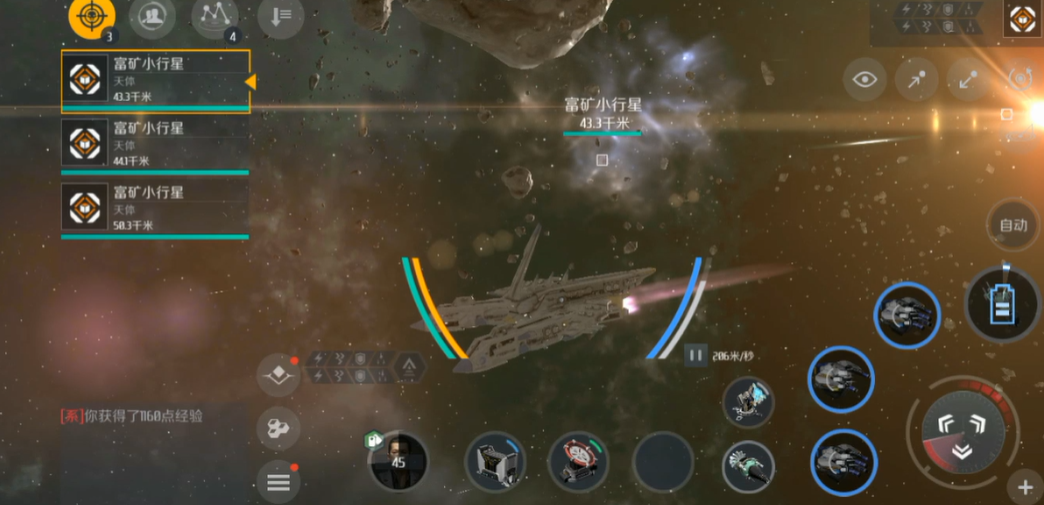Activate the approach target arrow button

pyautogui.click(x=916, y=80)
